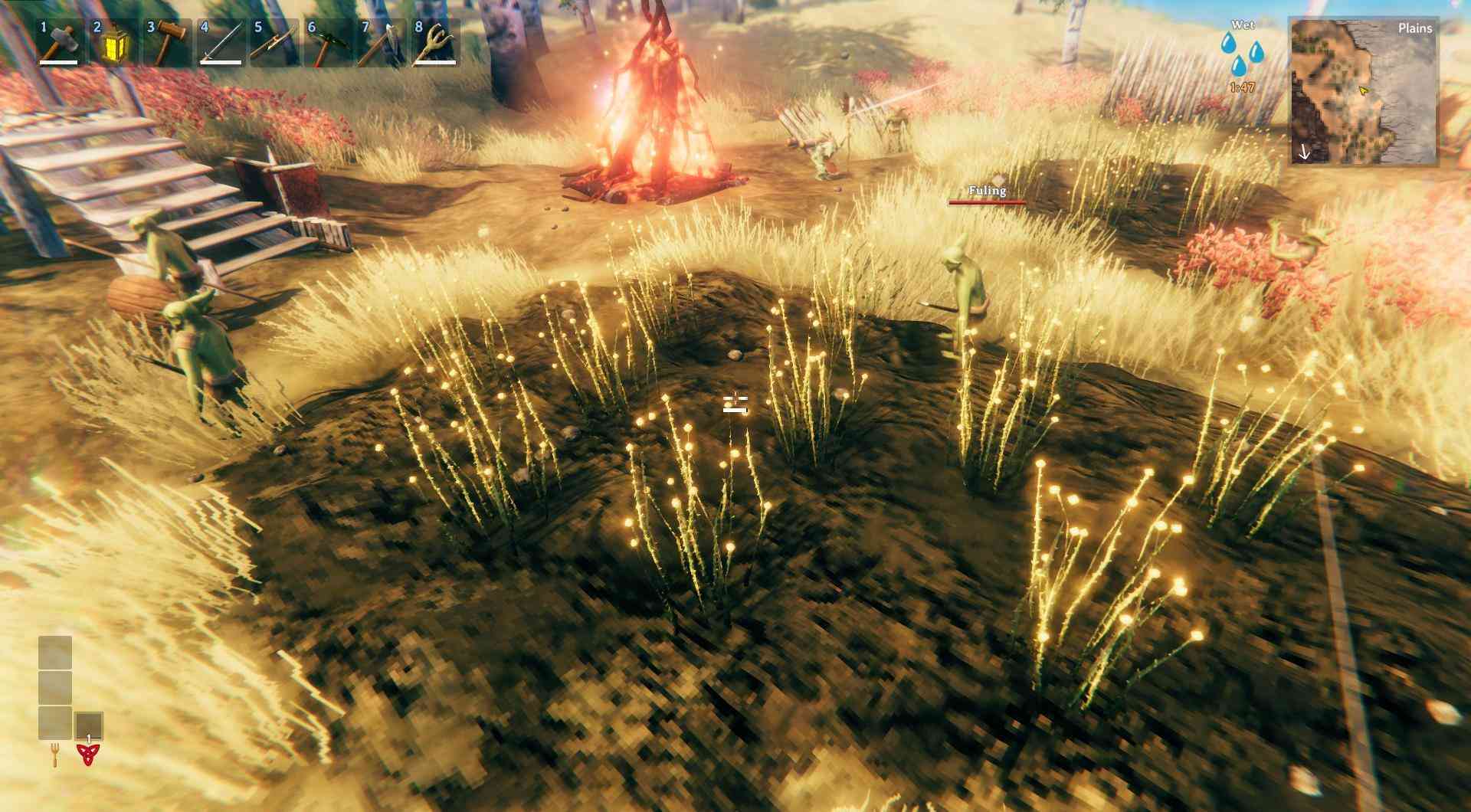Open the Plains minimap

(x=1363, y=90)
